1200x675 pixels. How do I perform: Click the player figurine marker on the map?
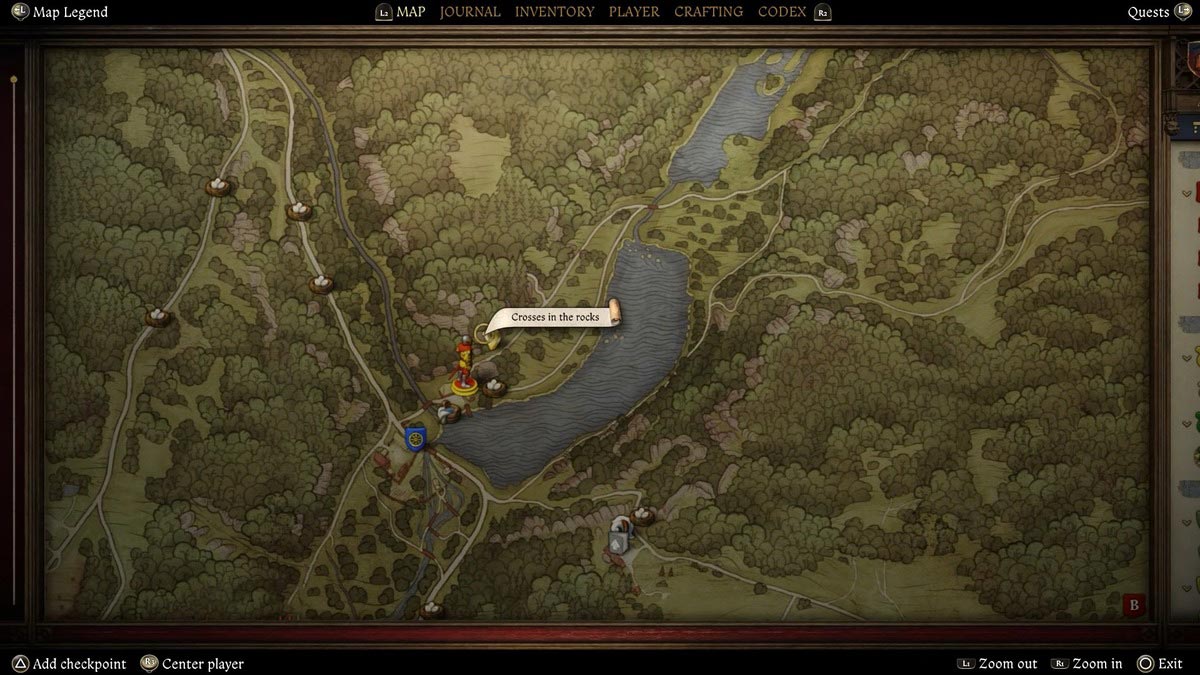coord(464,368)
